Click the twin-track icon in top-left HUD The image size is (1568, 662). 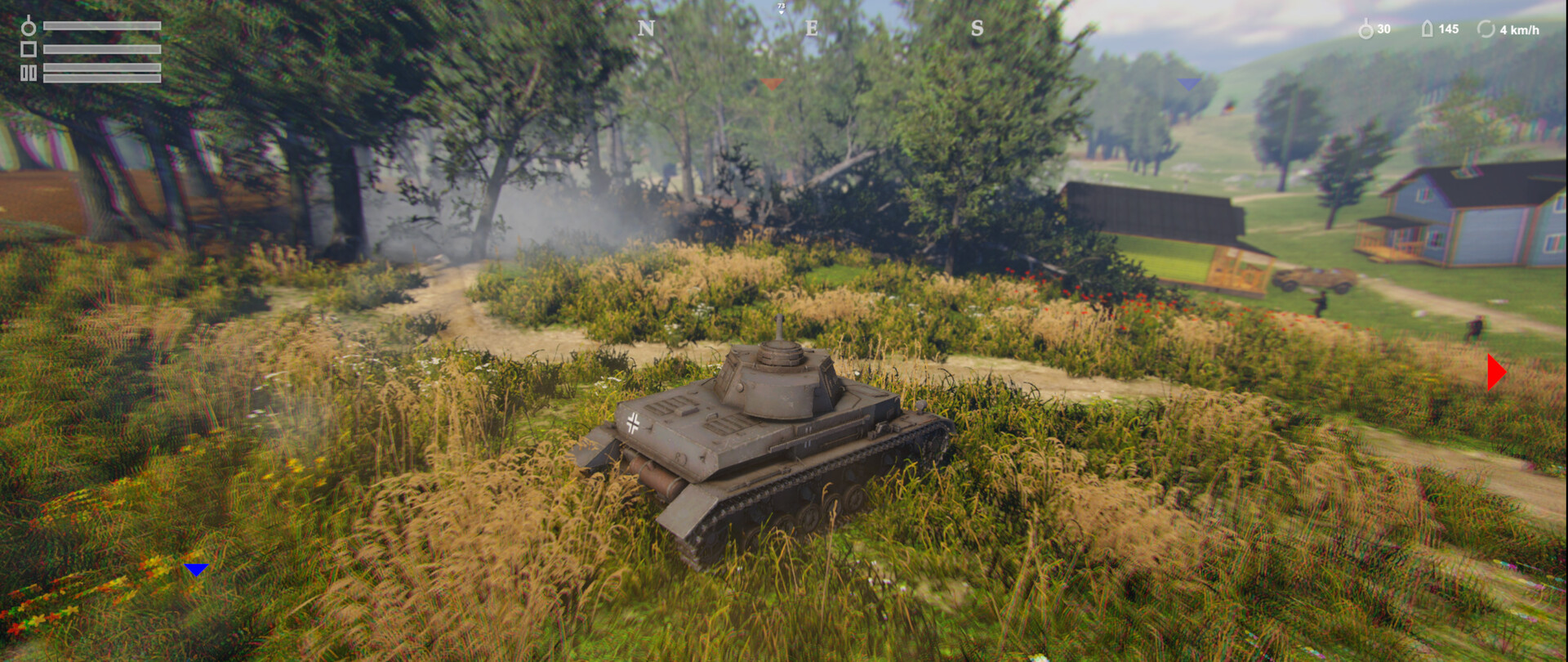29,72
